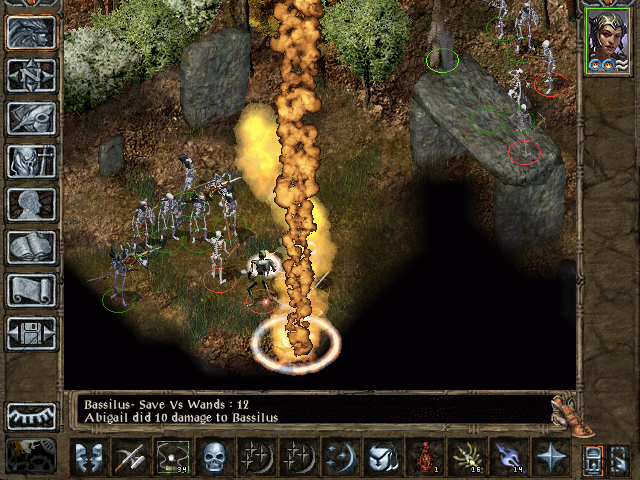Open the inventory screen
Image resolution: width=640 pixels, height=480 pixels.
click(x=31, y=160)
